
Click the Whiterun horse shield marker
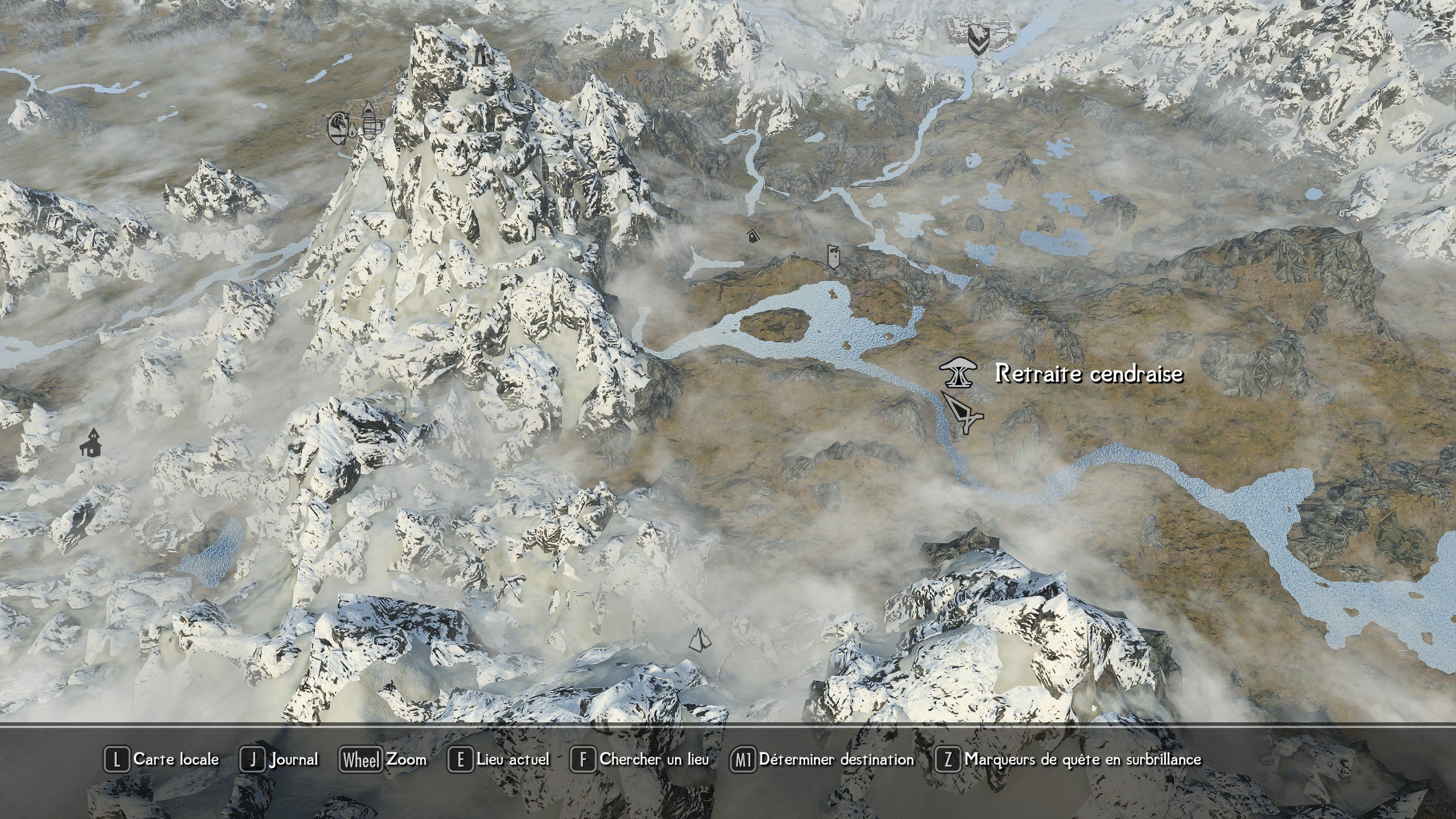pos(338,128)
